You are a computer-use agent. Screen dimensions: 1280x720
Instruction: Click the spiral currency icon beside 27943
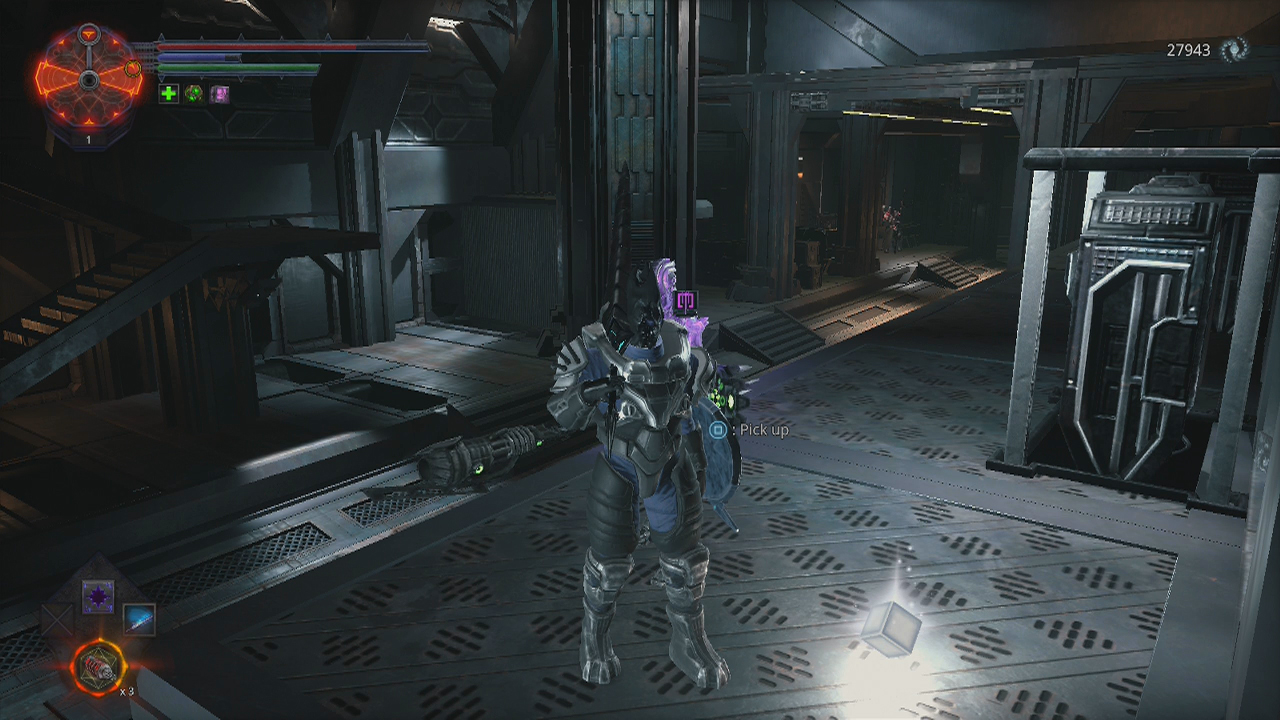coord(1234,47)
